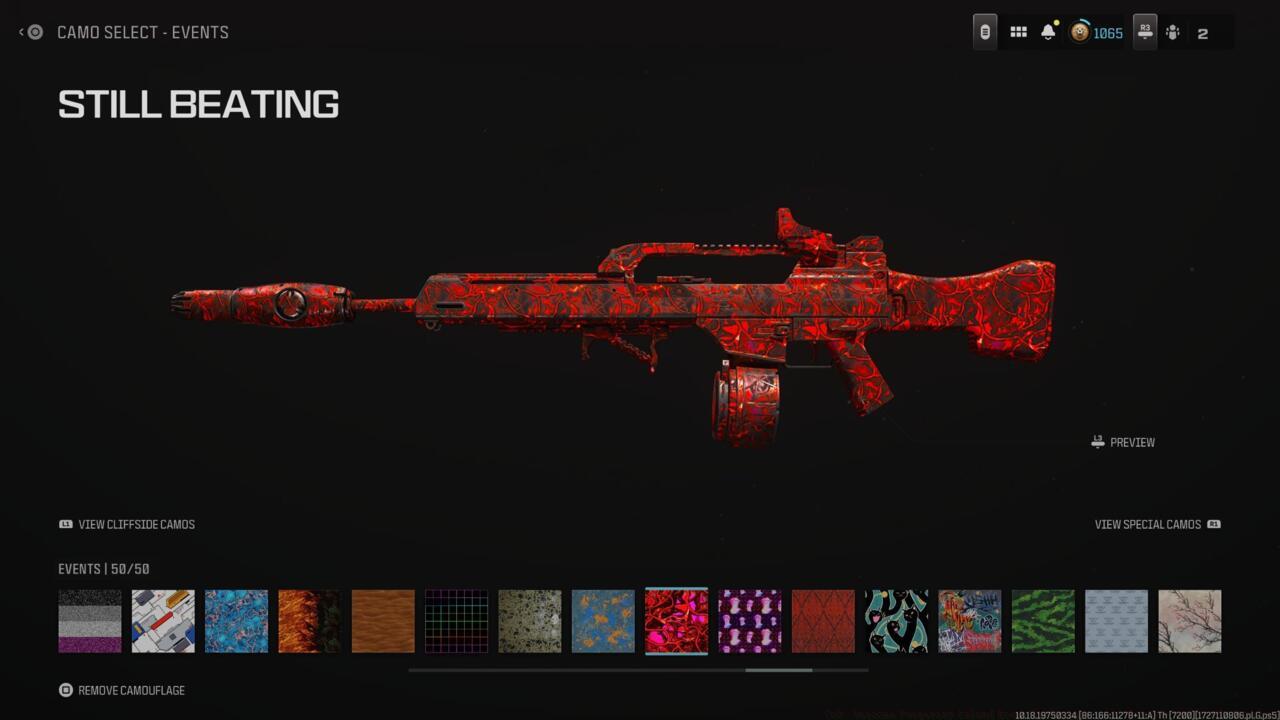The height and width of the screenshot is (720, 1280).
Task: Select the green watermelon pattern camo
Action: point(1043,620)
